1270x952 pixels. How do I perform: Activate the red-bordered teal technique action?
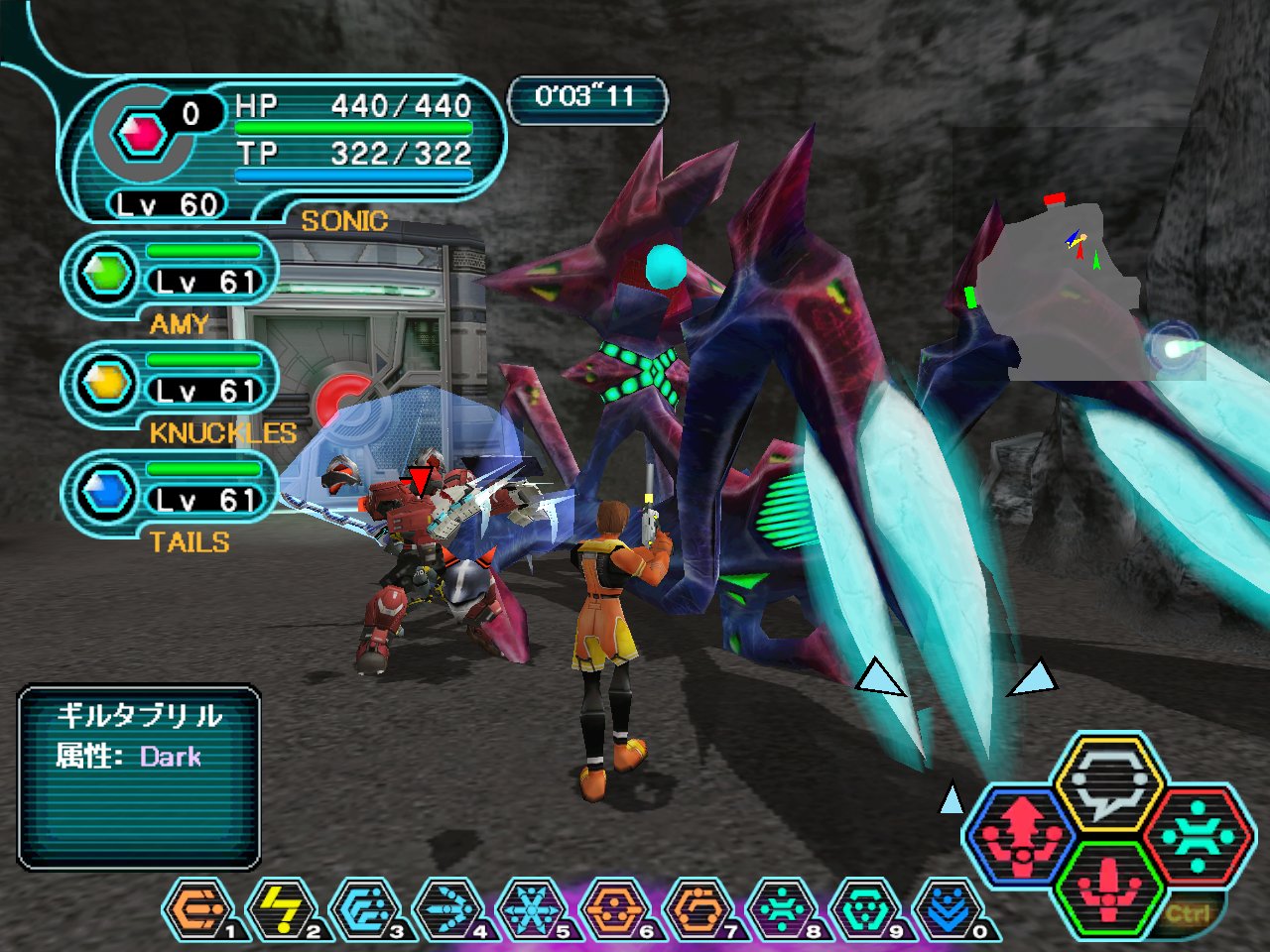coord(1197,834)
